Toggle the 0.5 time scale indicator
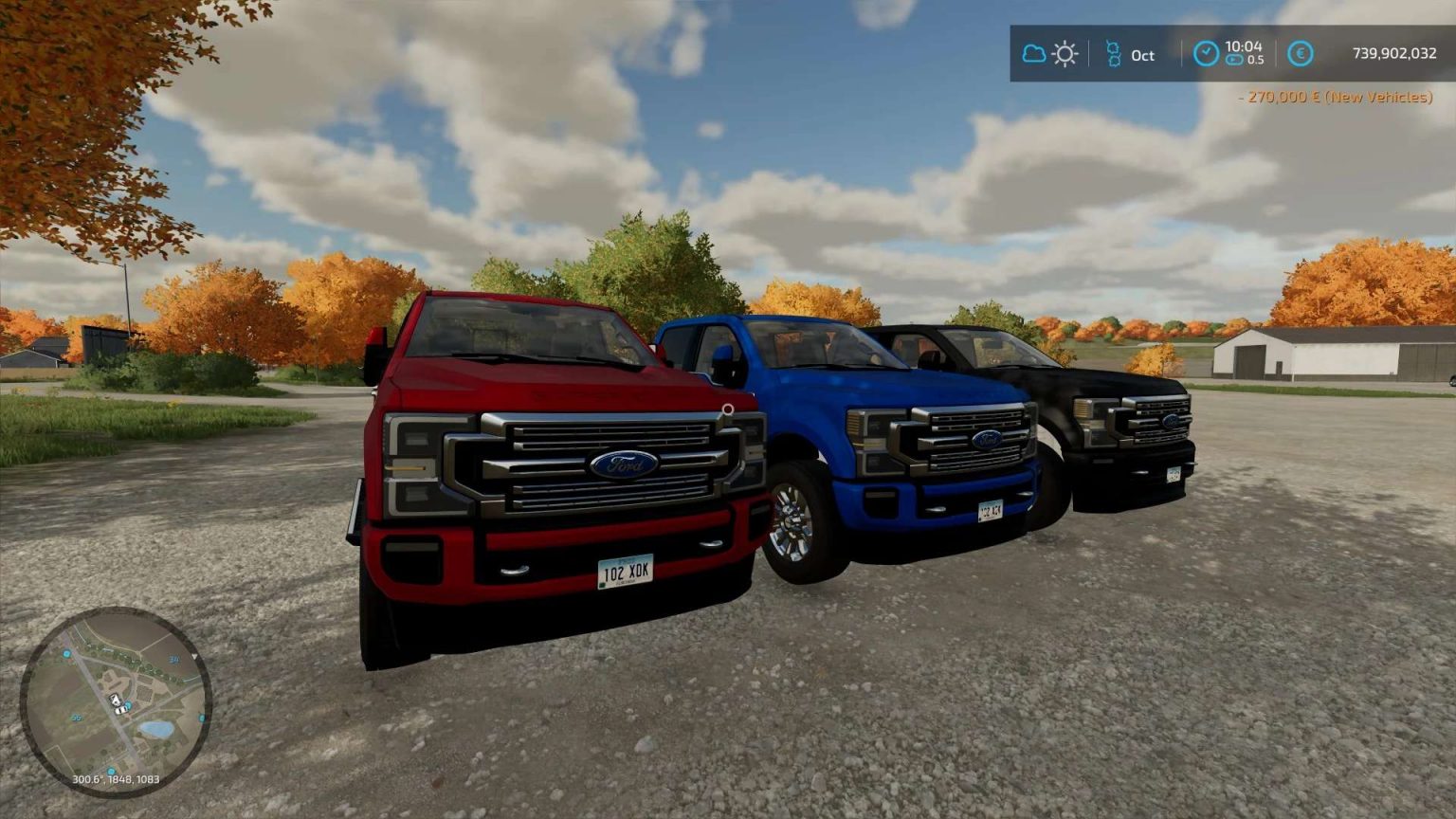Screen dimensions: 1456x819 [1256, 60]
